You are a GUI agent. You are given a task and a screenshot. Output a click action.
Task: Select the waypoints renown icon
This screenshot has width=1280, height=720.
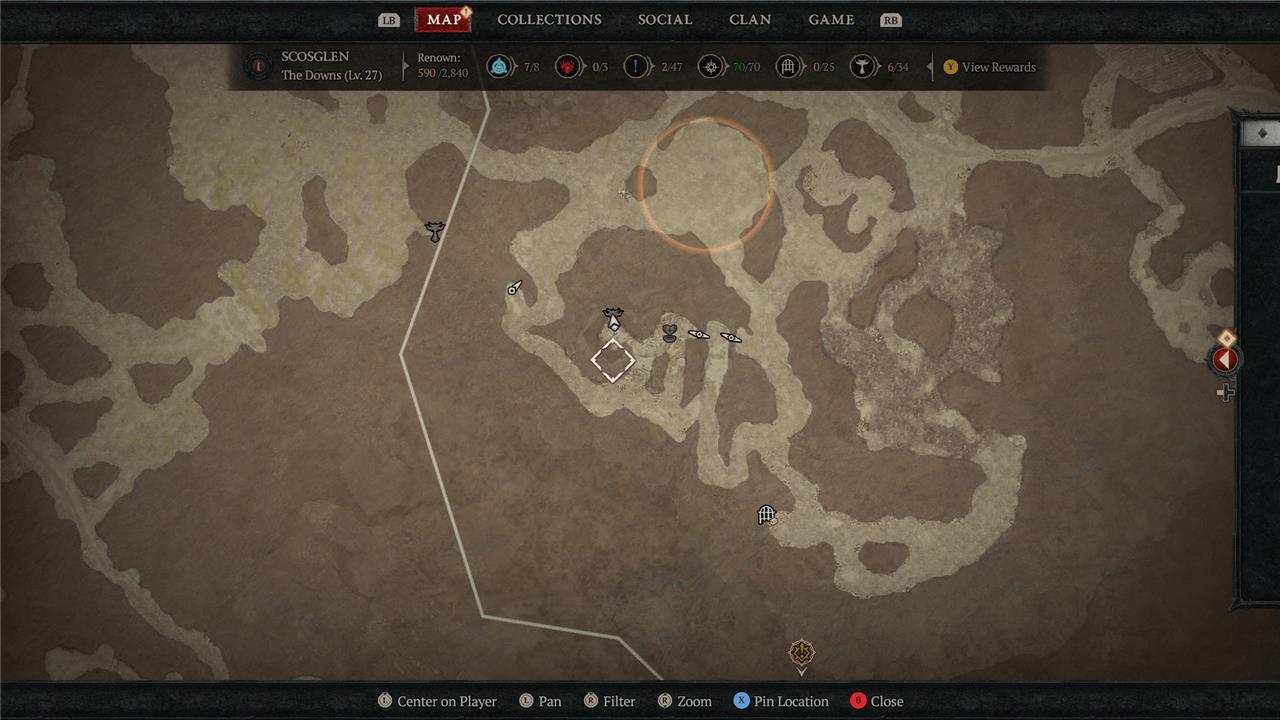click(x=498, y=67)
